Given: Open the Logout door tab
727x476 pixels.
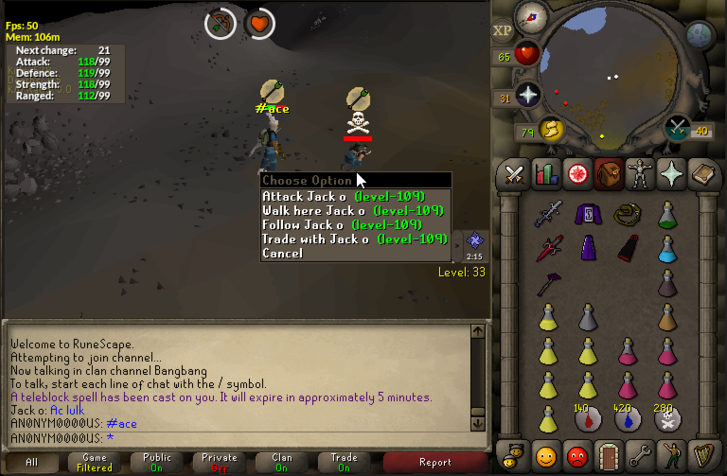Looking at the screenshot, I should coord(608,456).
